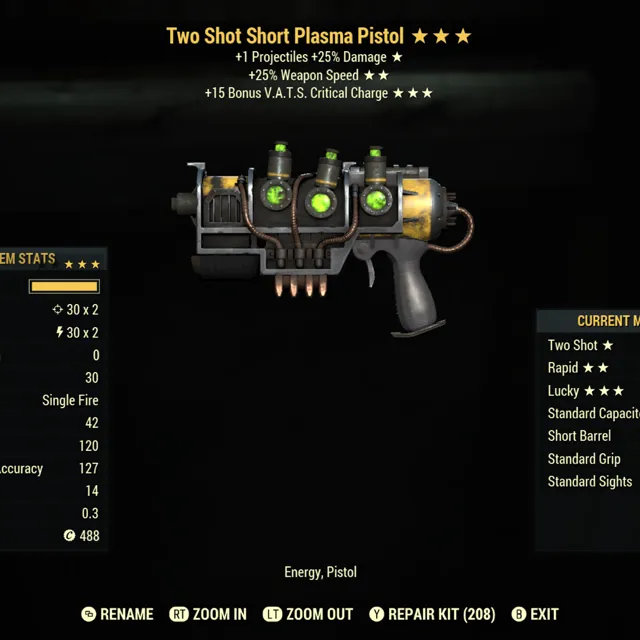Exit the weapon inspection screen
The height and width of the screenshot is (640, 640).
point(535,614)
